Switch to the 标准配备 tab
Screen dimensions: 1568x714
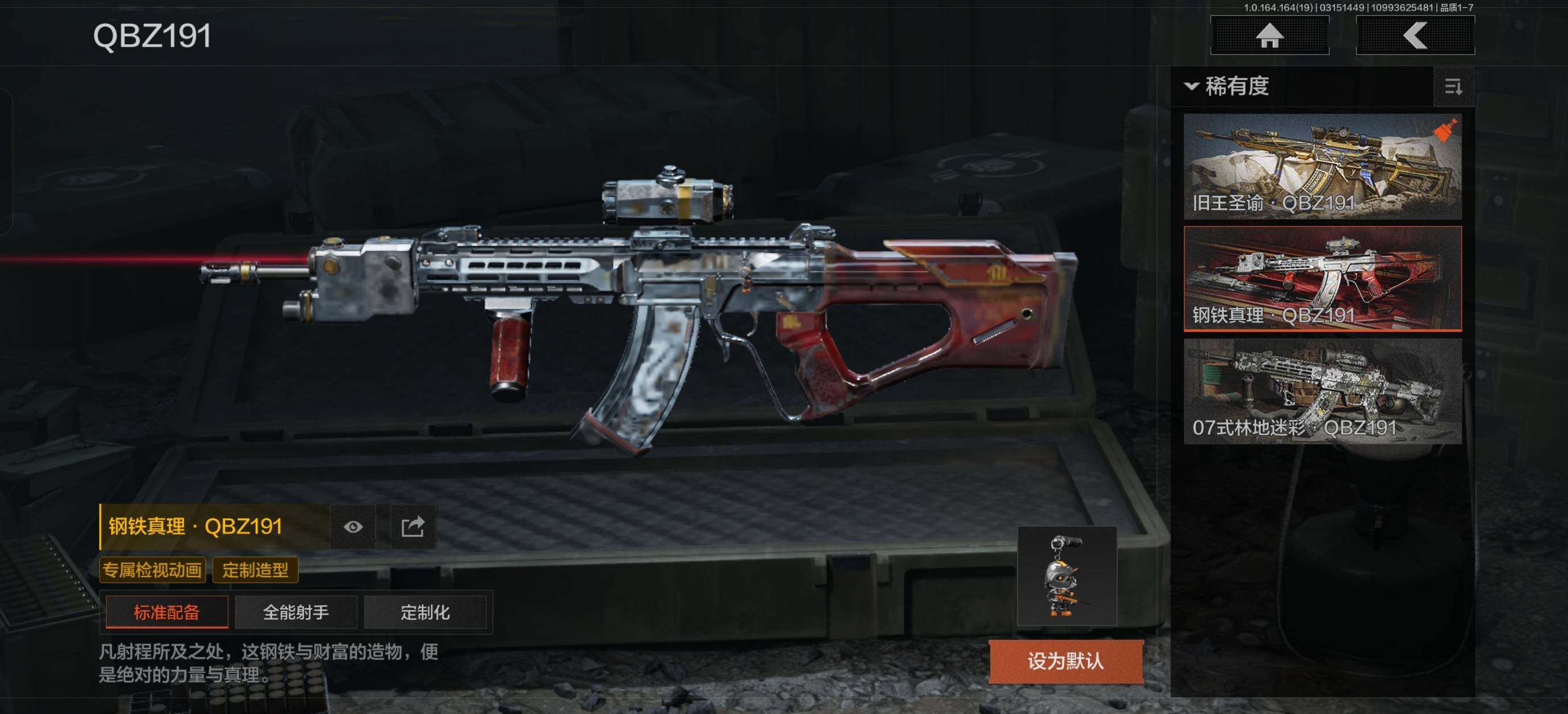[x=167, y=612]
